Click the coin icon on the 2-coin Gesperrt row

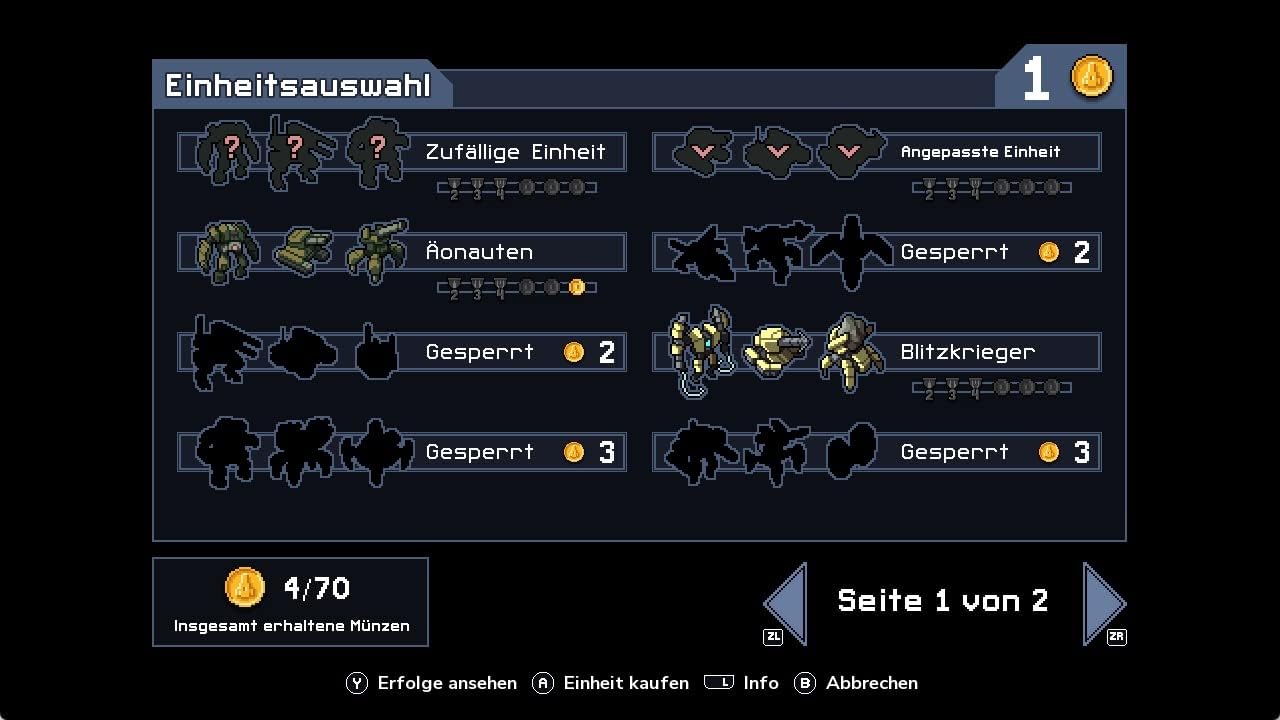(x=573, y=351)
